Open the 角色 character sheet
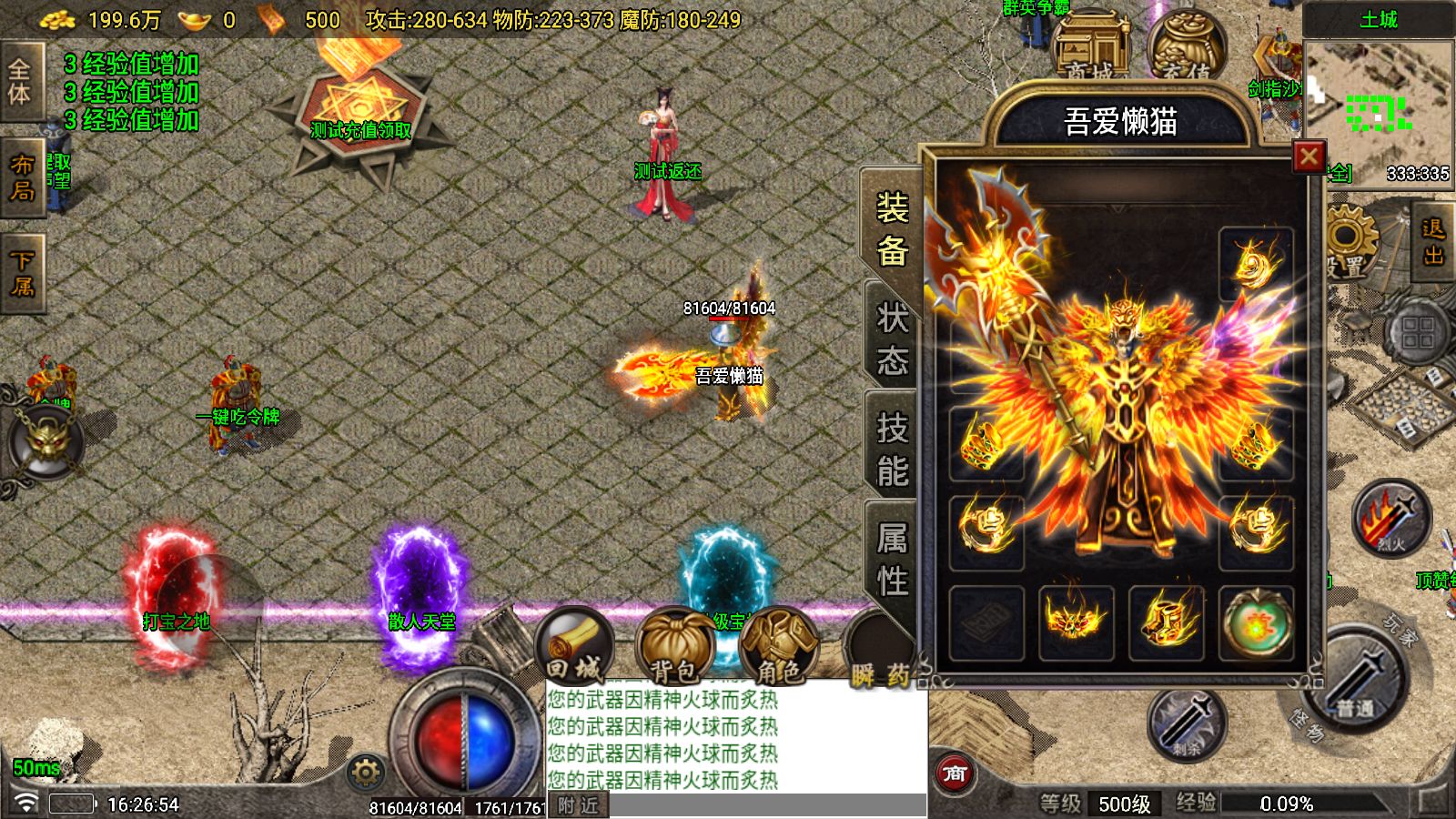1456x819 pixels. coord(778,648)
